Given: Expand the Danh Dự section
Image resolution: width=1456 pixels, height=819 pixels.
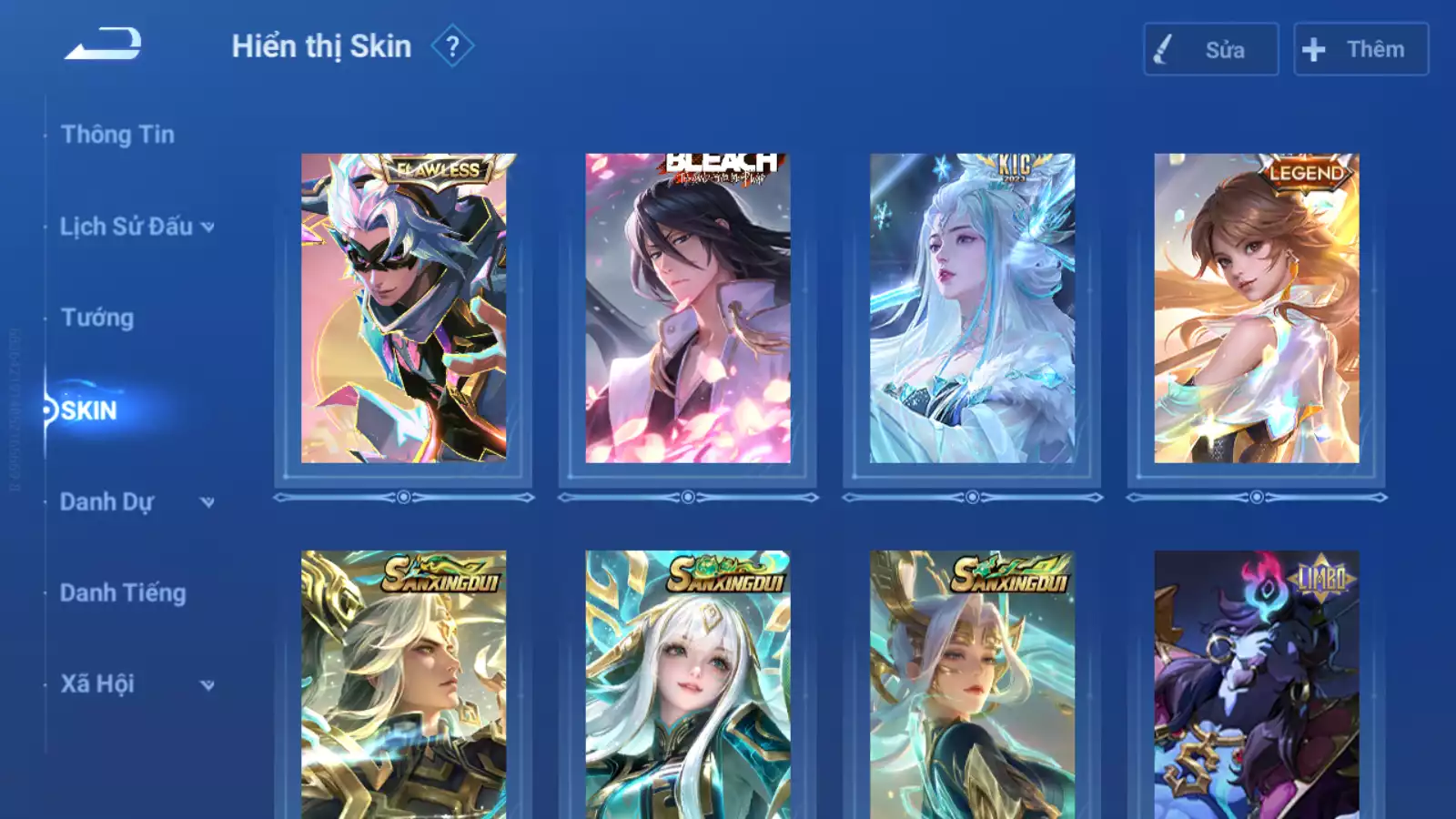Looking at the screenshot, I should (136, 501).
